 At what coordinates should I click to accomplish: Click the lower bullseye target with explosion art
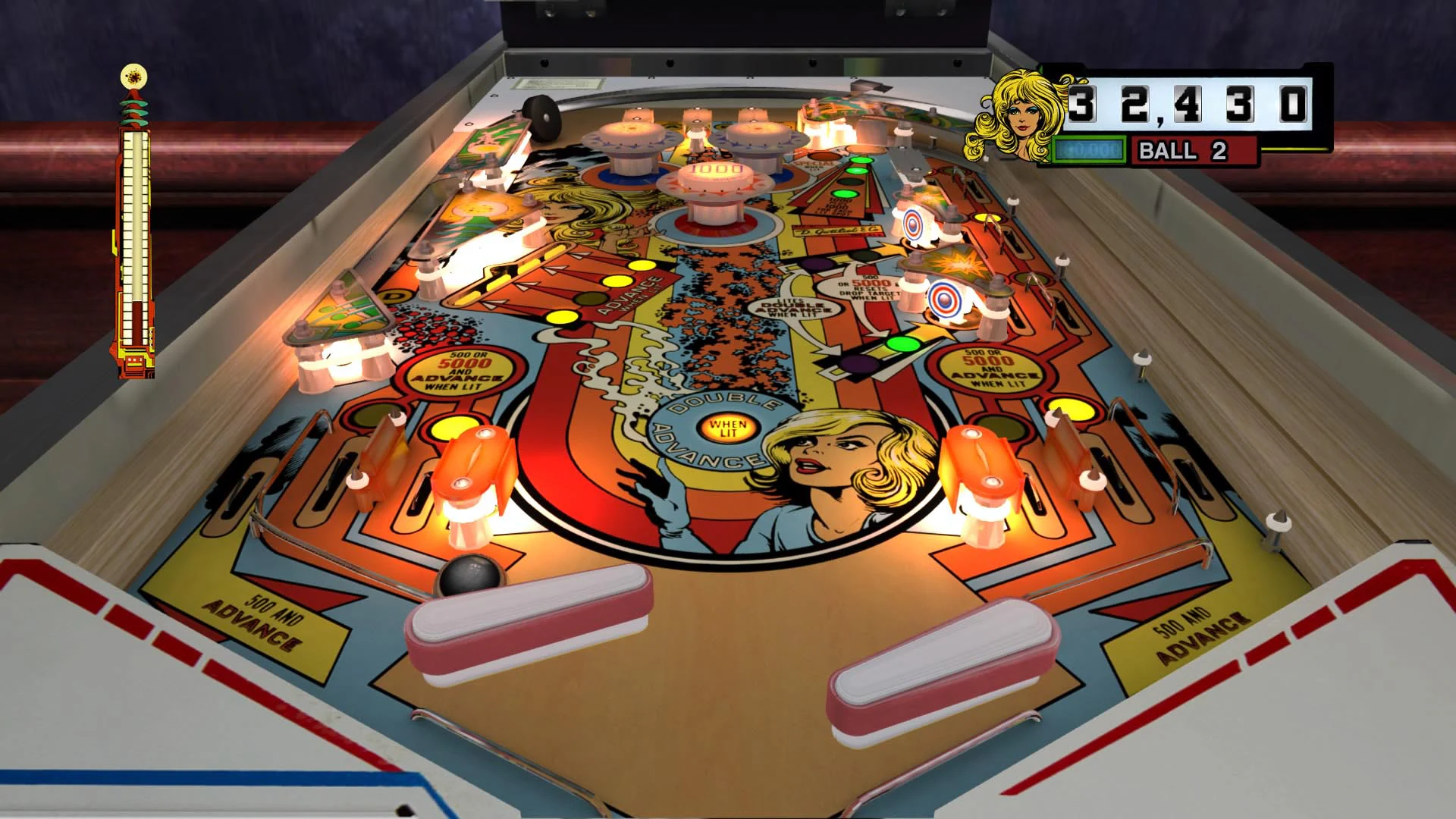943,300
